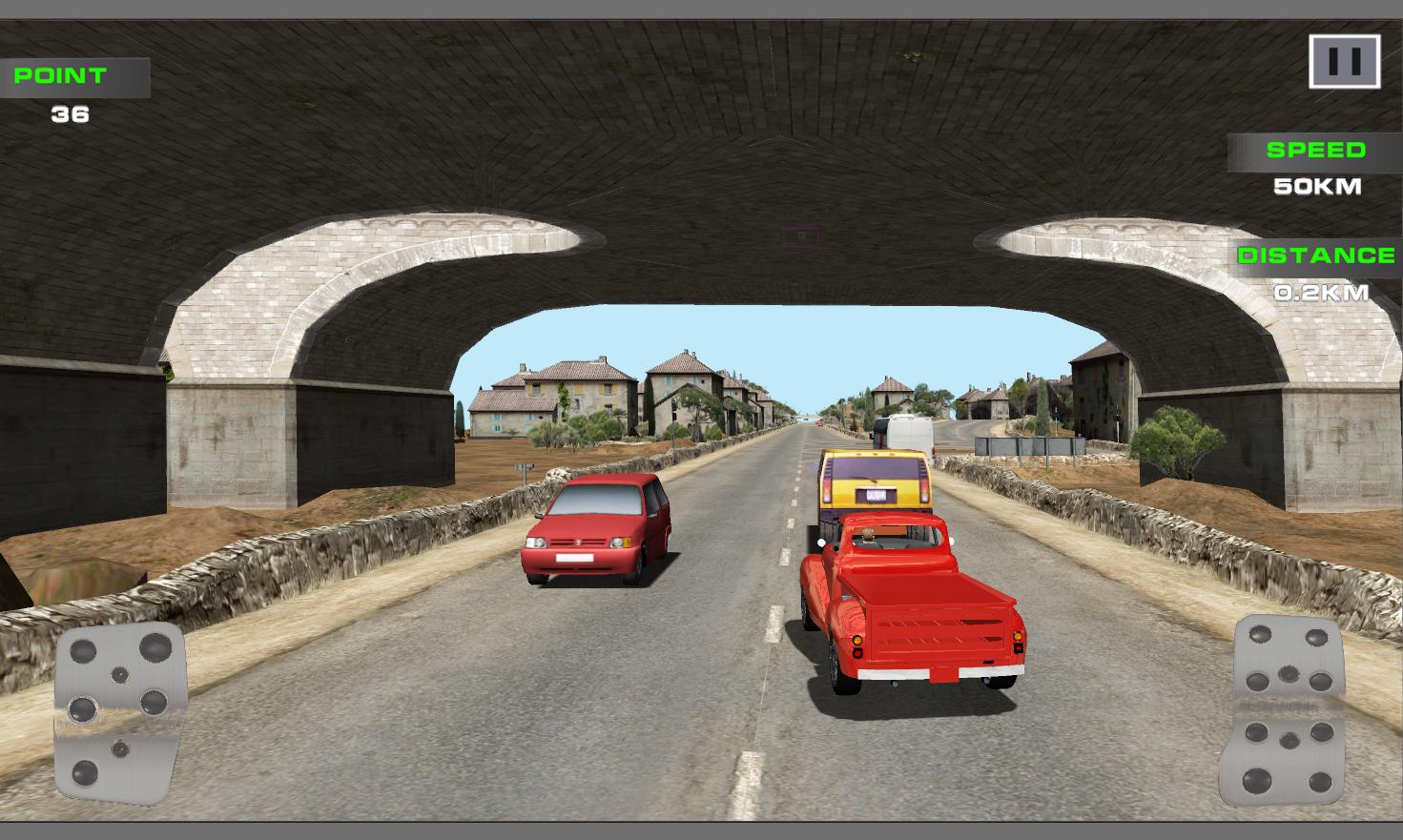1403x840 pixels.
Task: Click the small aiming reticle under the bridge
Action: coord(798,236)
